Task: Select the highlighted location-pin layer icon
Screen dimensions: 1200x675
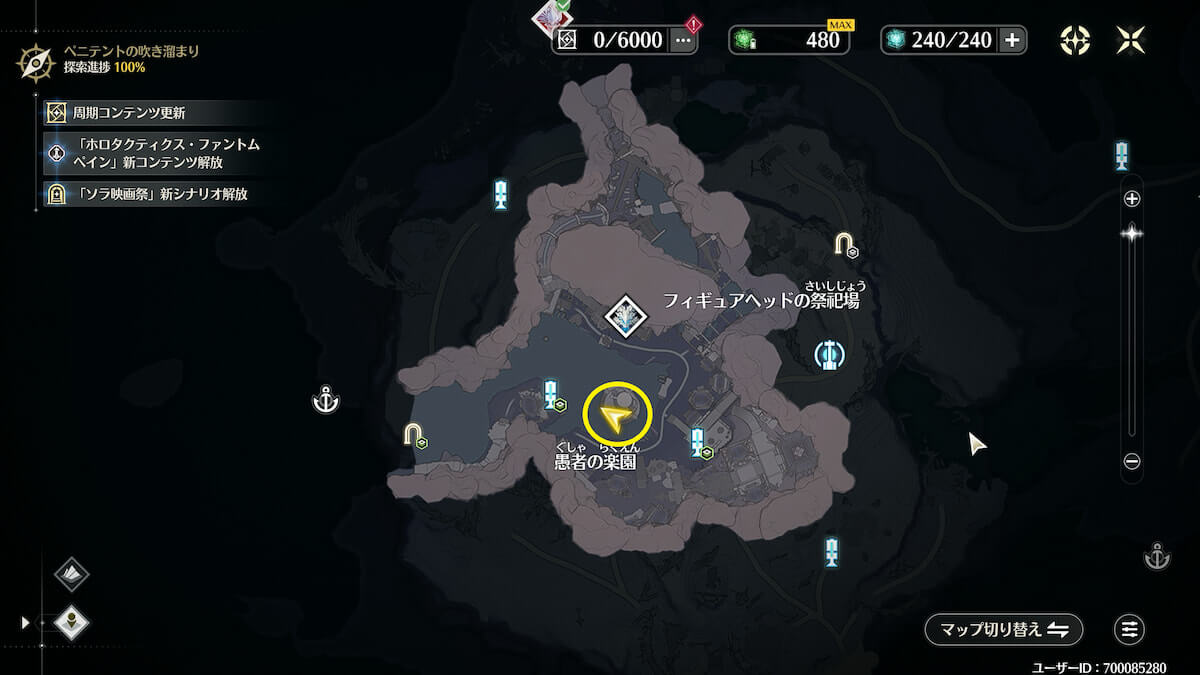Action: pos(71,623)
